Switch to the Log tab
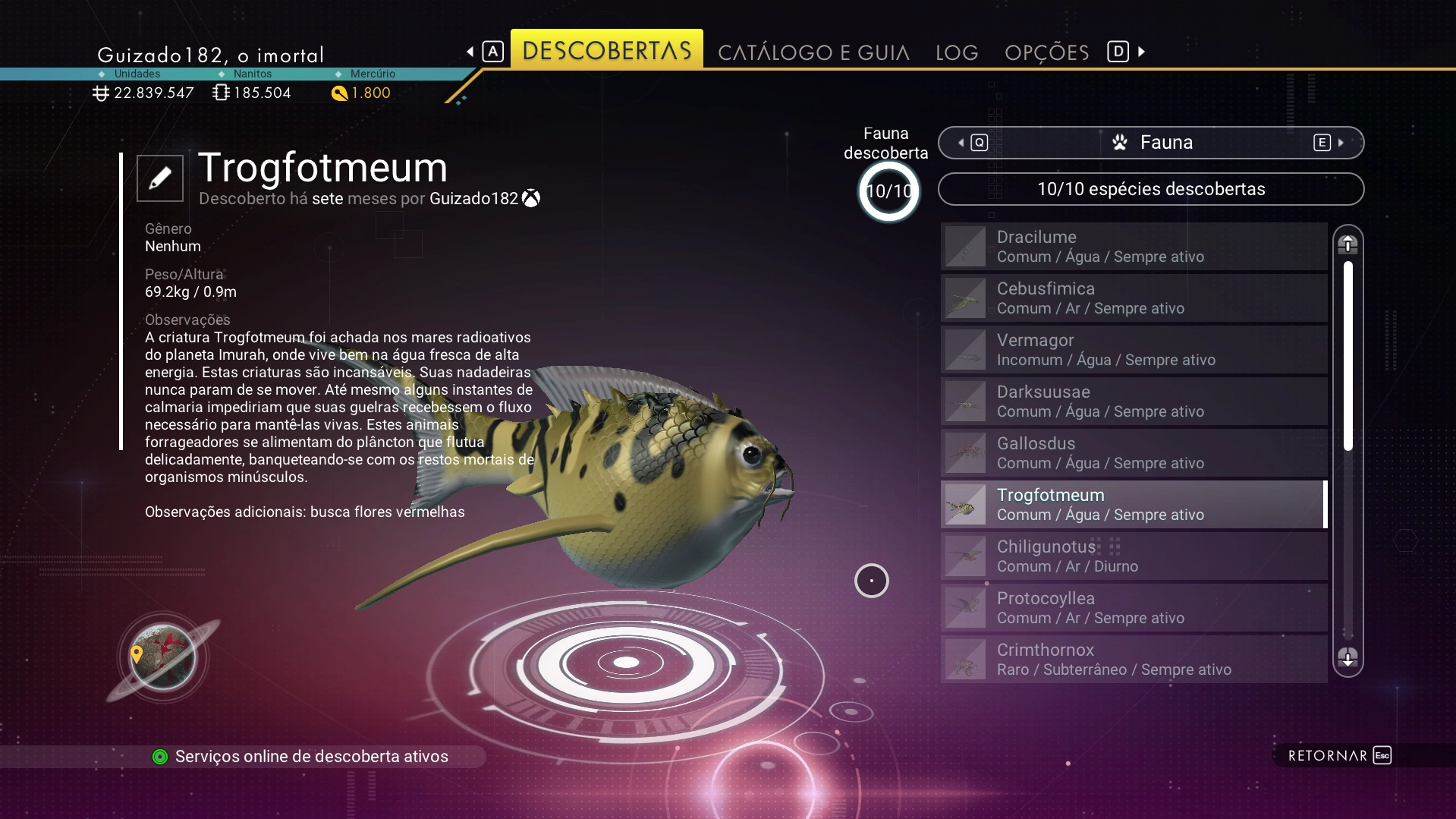 (956, 52)
